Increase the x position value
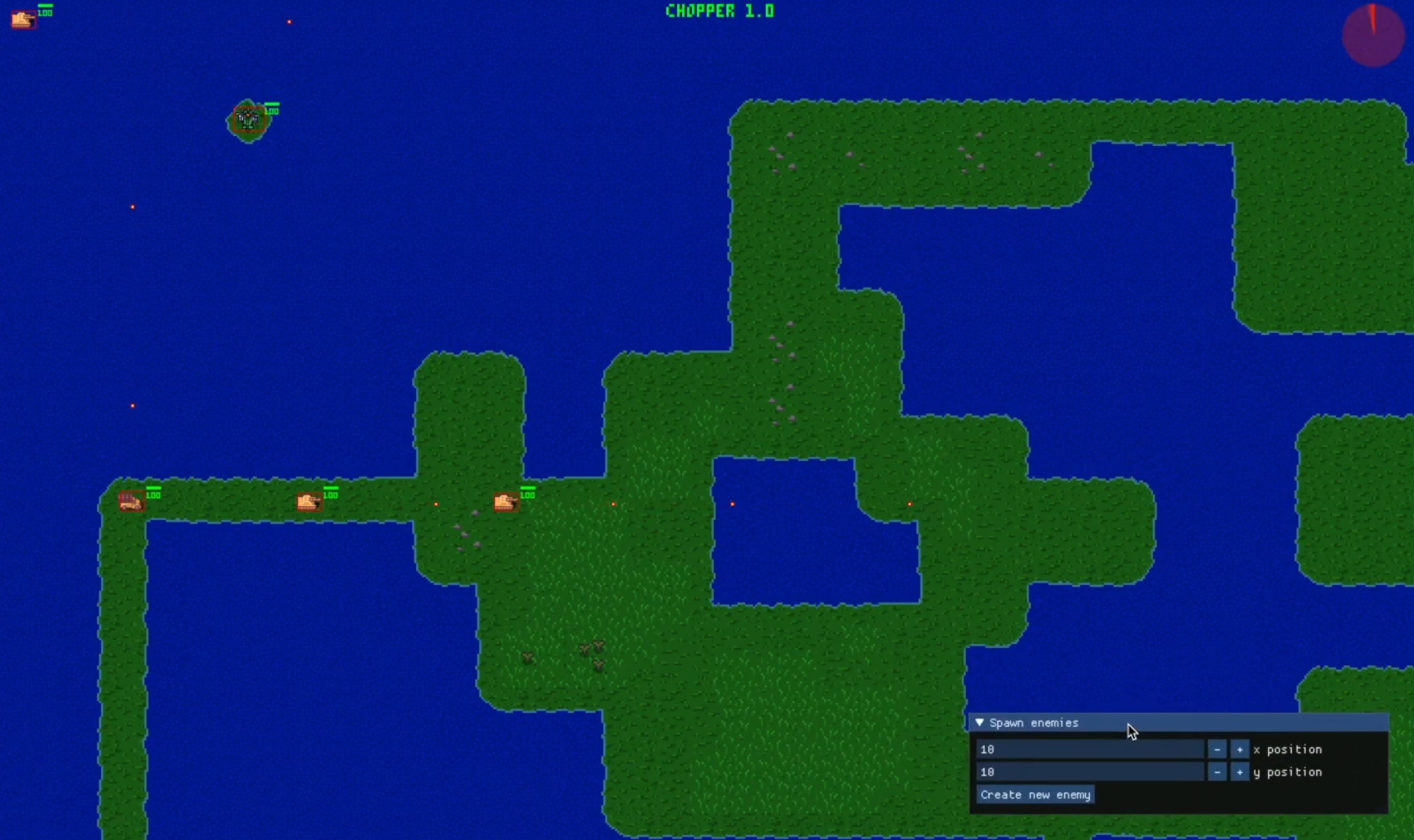 (x=1239, y=749)
